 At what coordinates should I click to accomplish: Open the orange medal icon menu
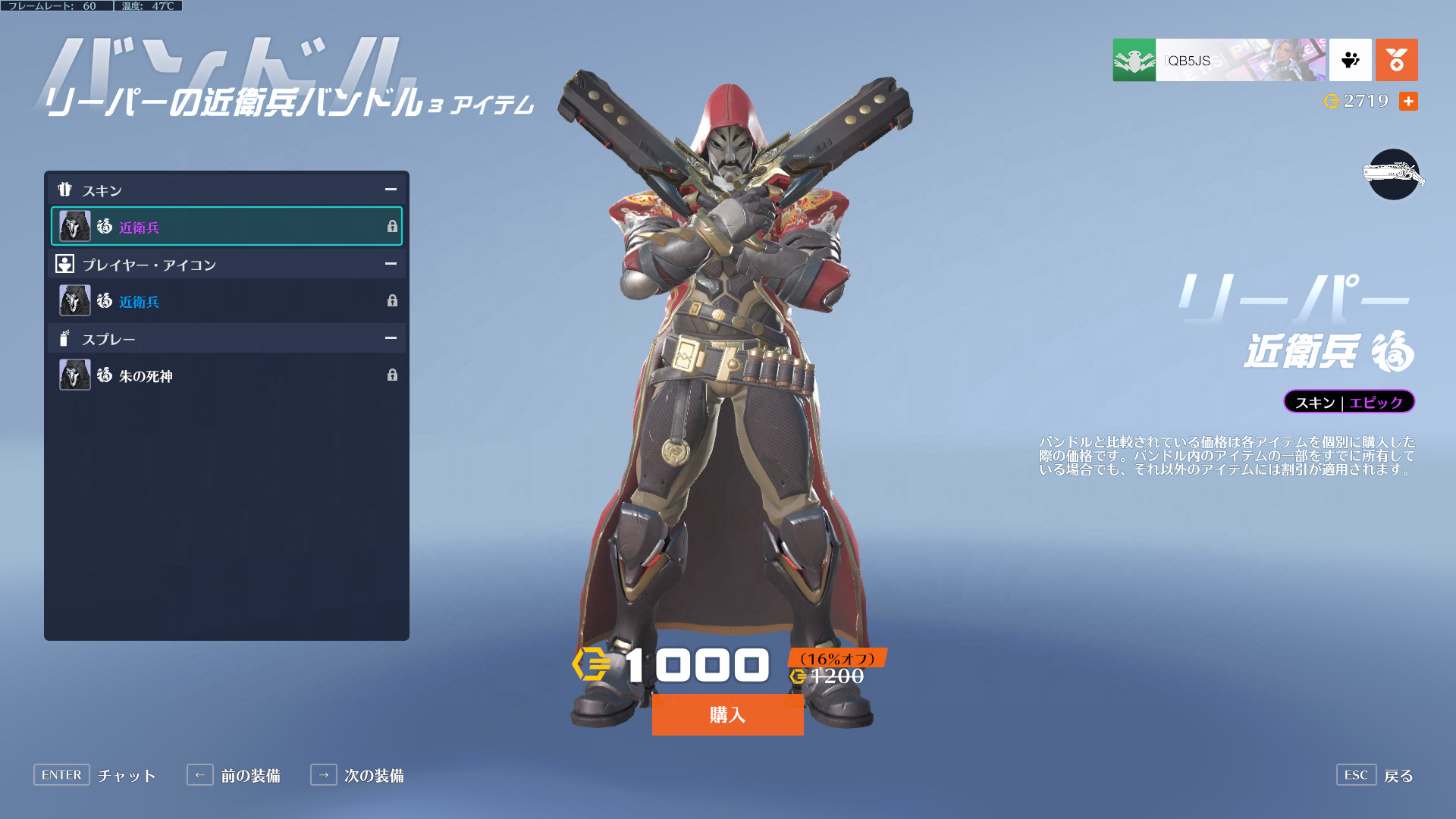point(1396,60)
